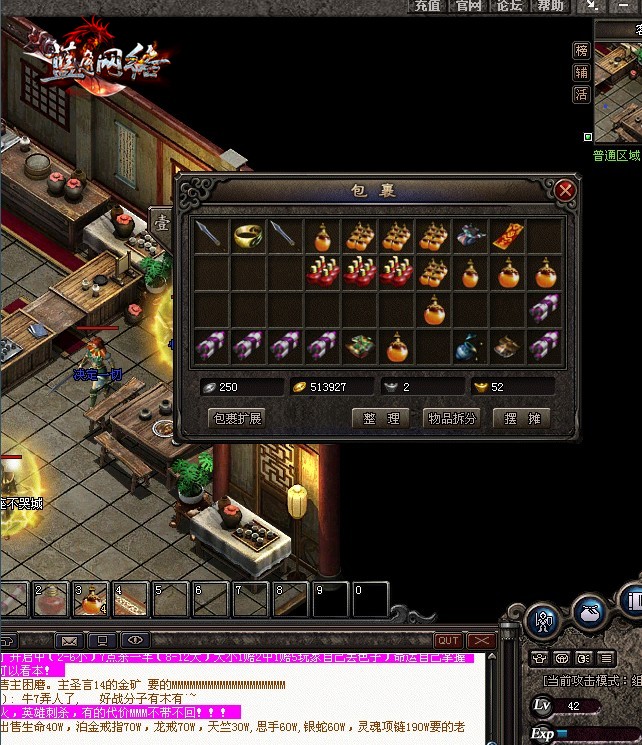
Task: Click the 包裹扩展 bag expansion button
Action: (236, 418)
